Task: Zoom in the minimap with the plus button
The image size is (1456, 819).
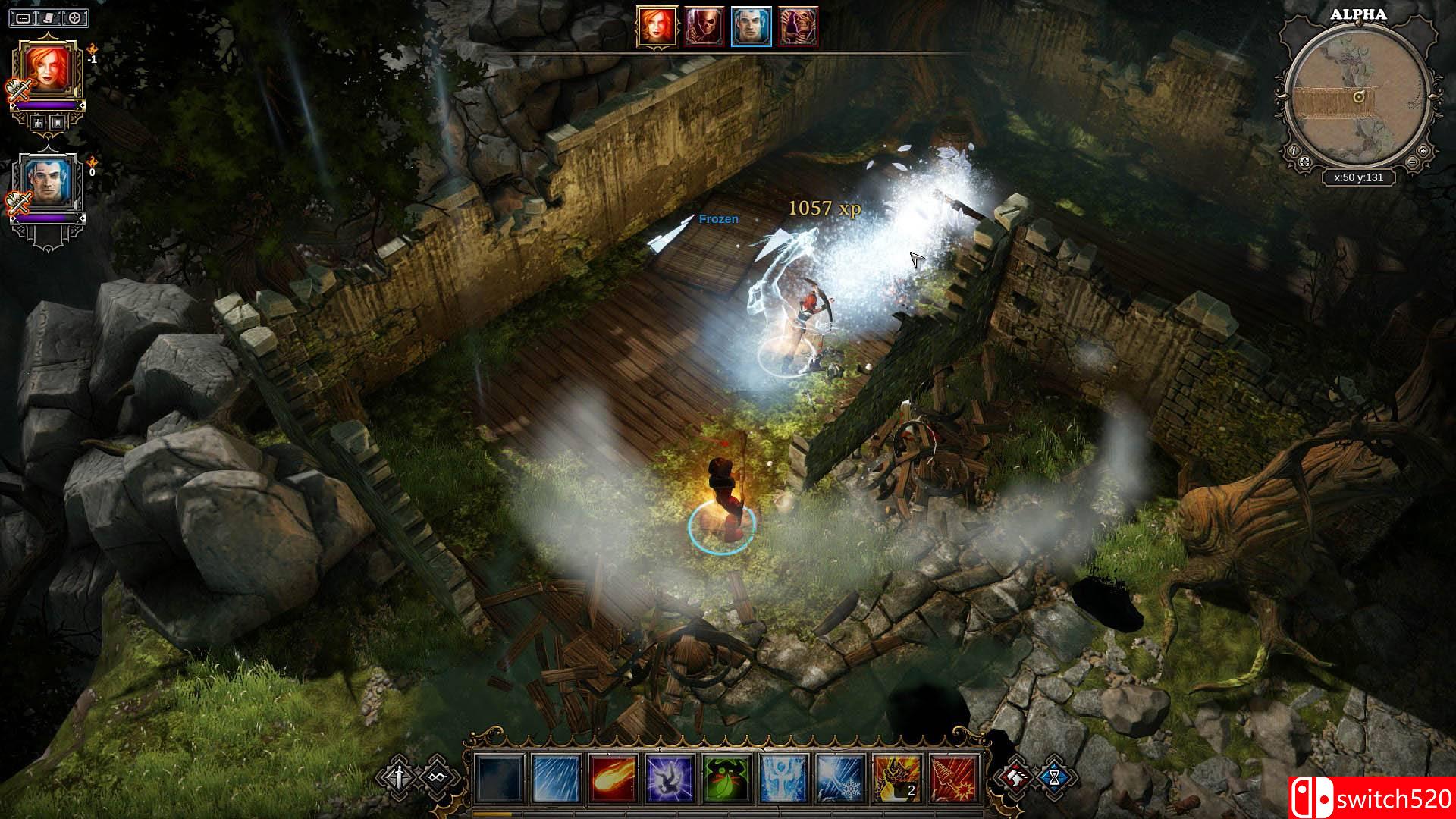Action: point(1423,151)
